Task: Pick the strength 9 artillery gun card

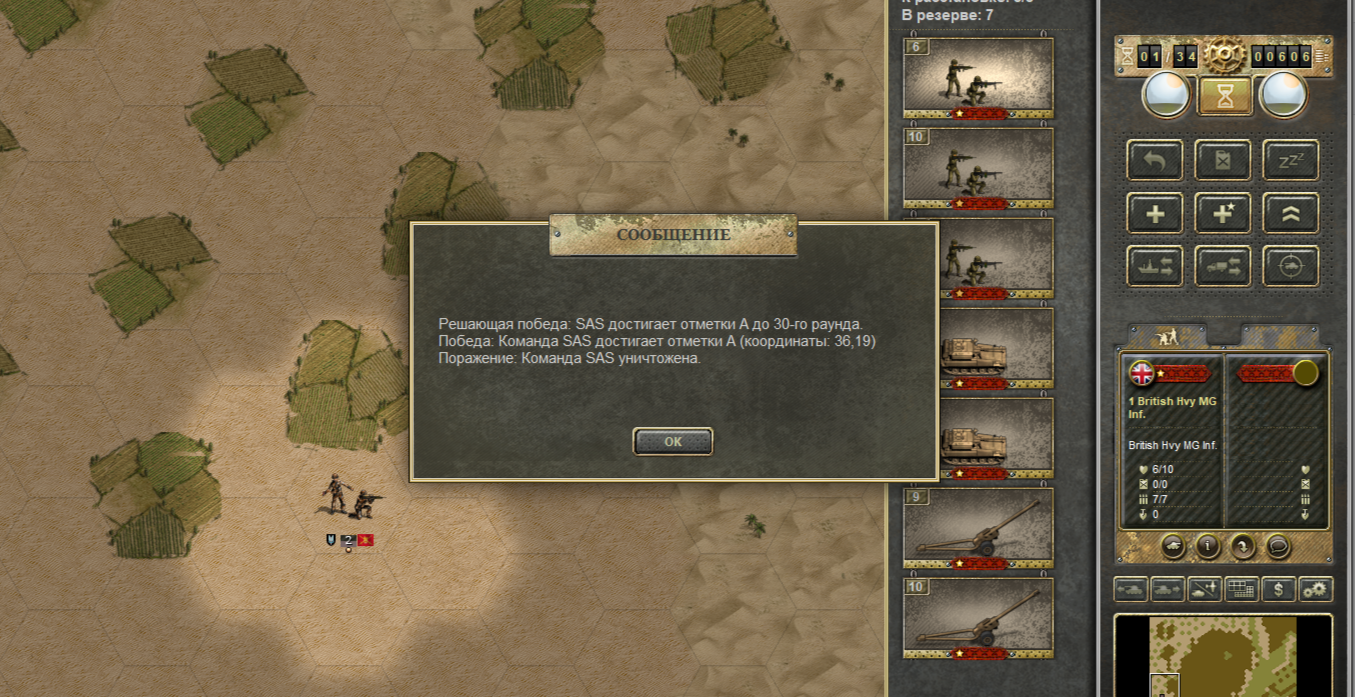Action: [x=978, y=529]
